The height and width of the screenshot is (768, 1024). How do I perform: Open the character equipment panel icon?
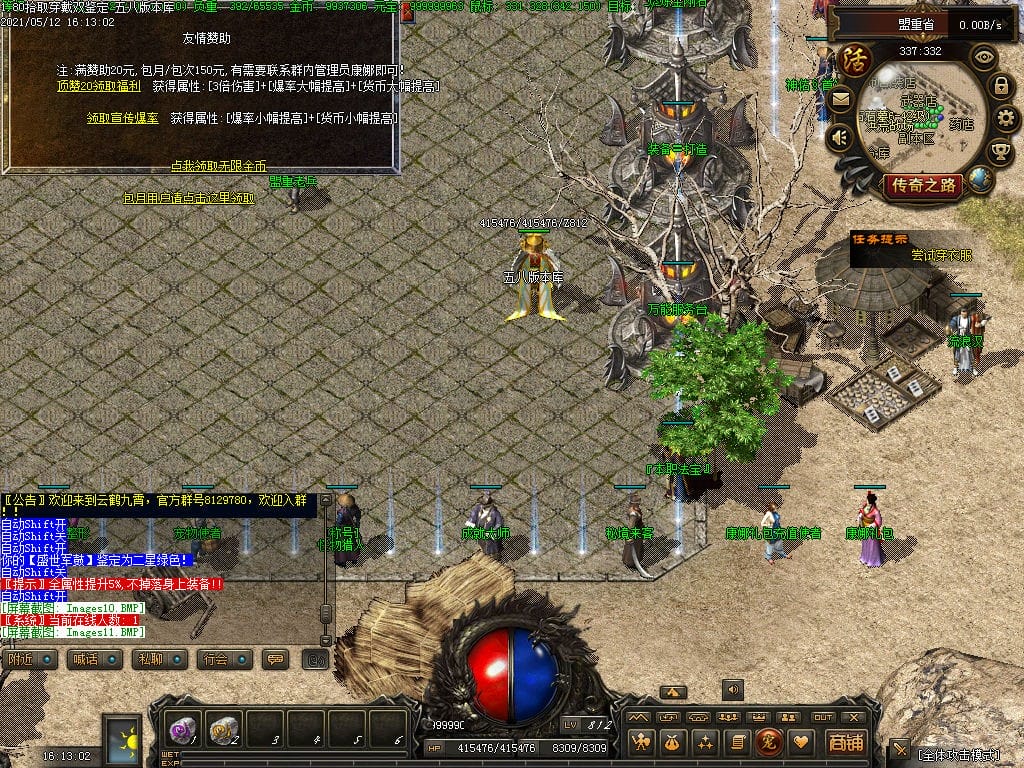(x=642, y=742)
